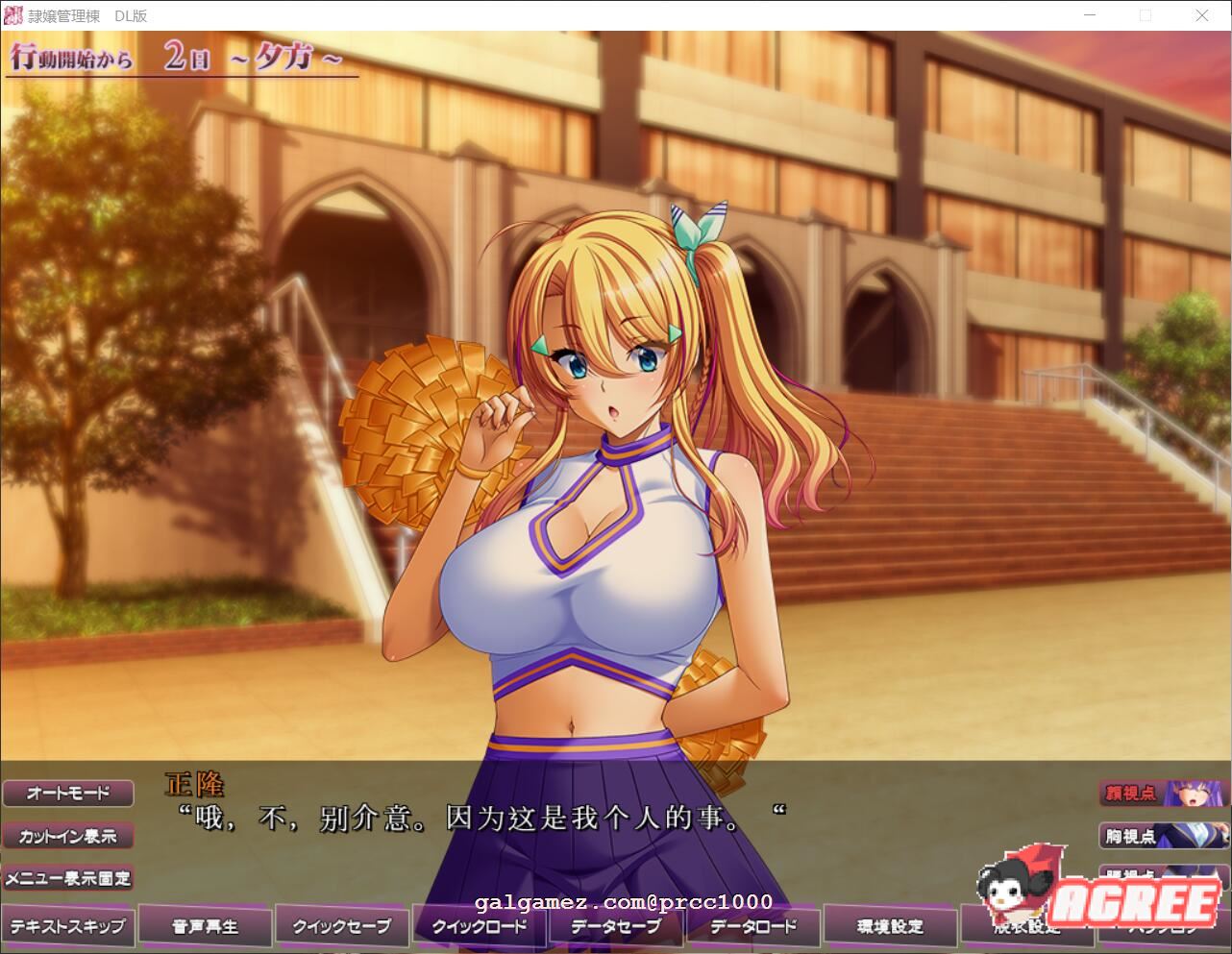Click the speaker name 正隆

196,785
